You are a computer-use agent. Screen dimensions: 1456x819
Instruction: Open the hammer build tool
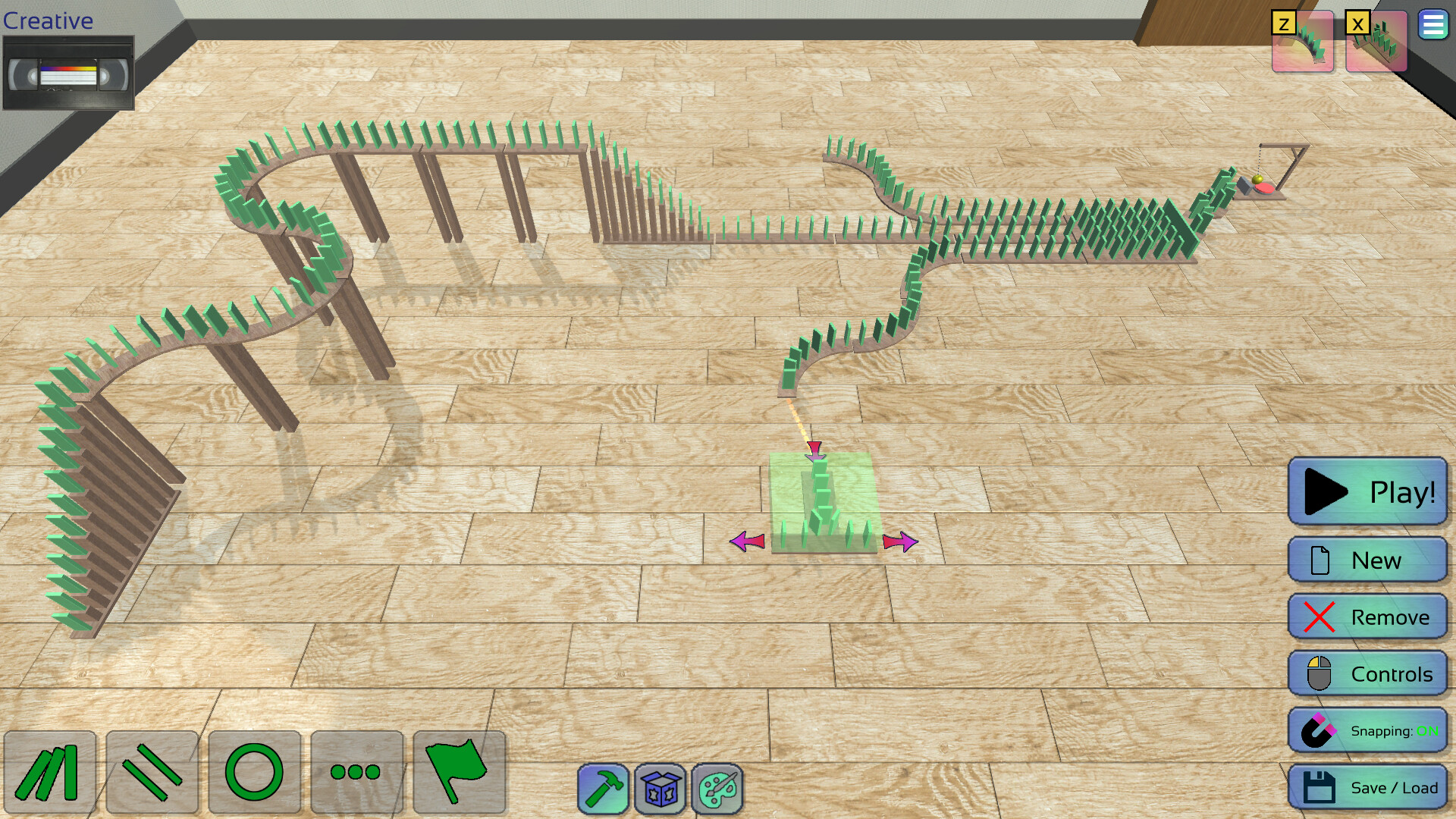[x=604, y=789]
